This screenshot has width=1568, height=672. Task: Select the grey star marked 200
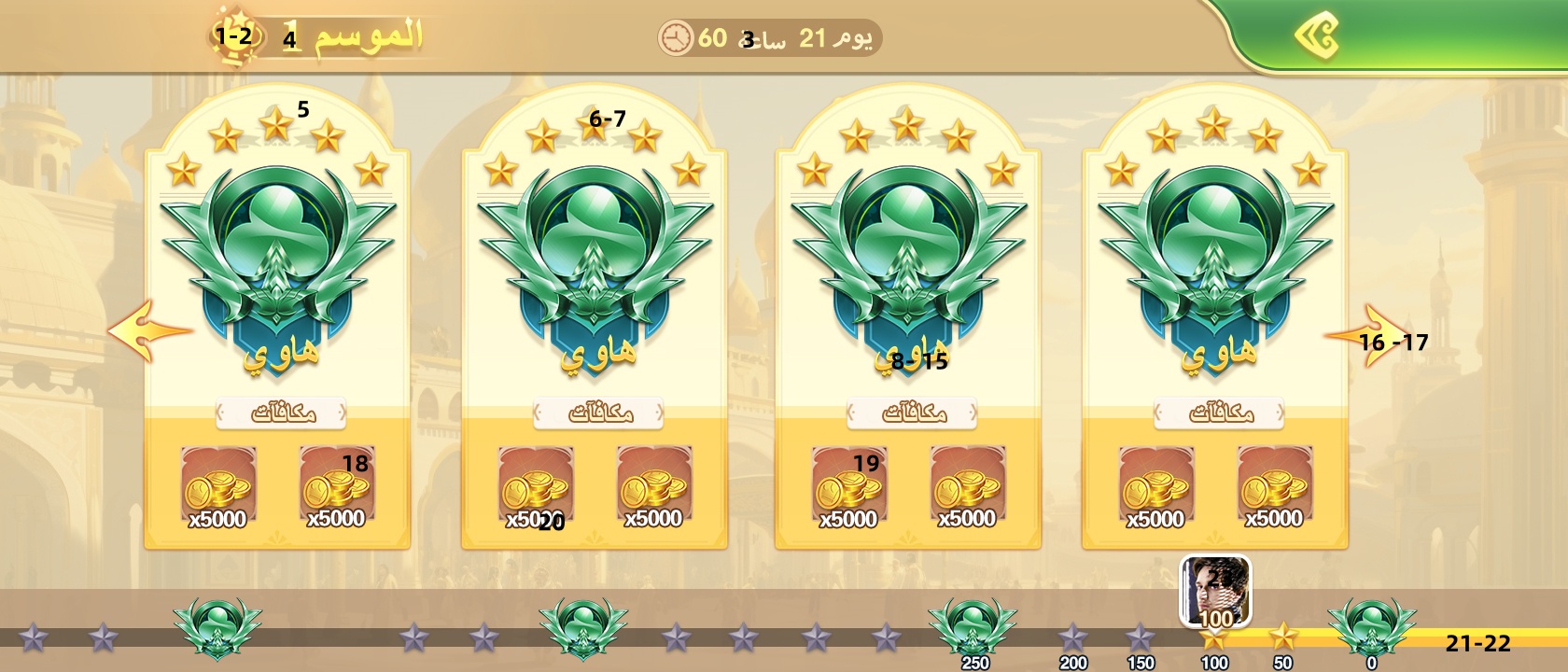tap(1072, 639)
